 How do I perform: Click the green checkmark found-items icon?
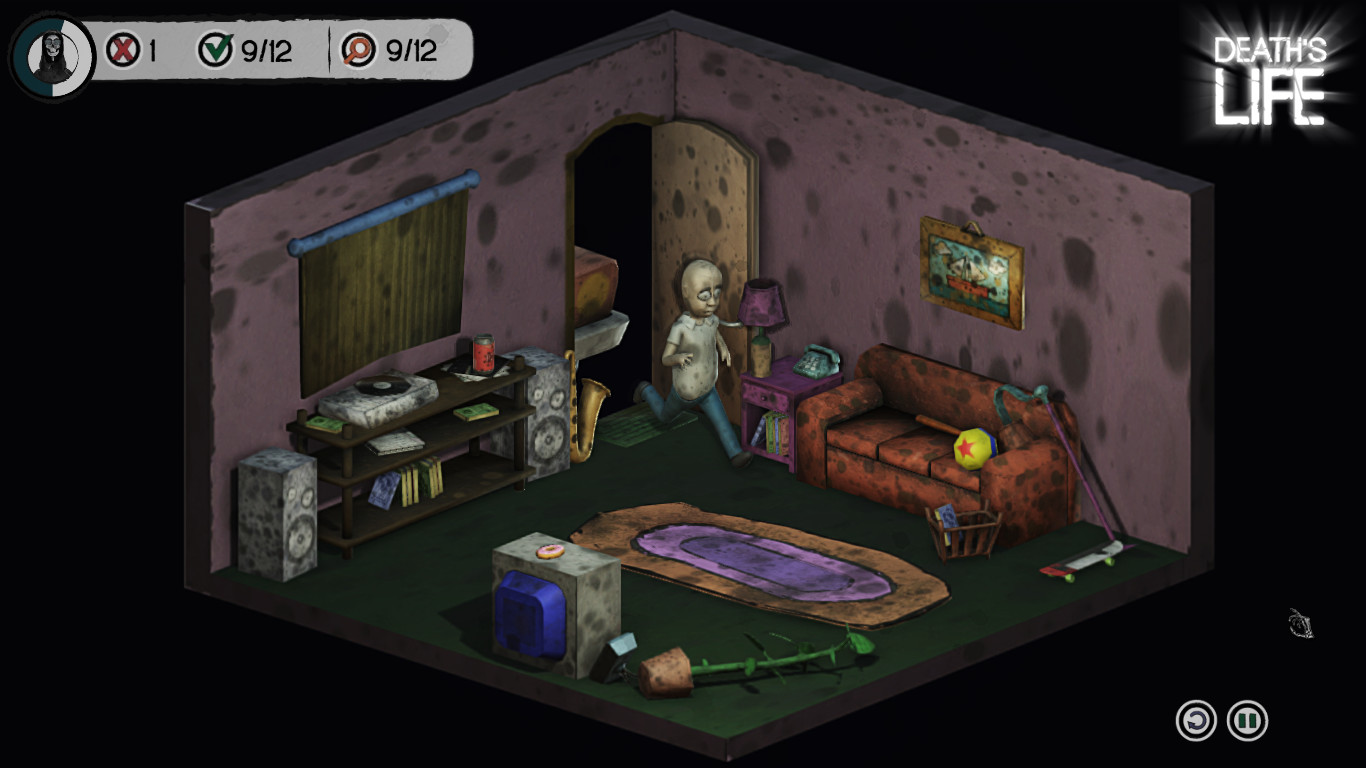pyautogui.click(x=217, y=50)
